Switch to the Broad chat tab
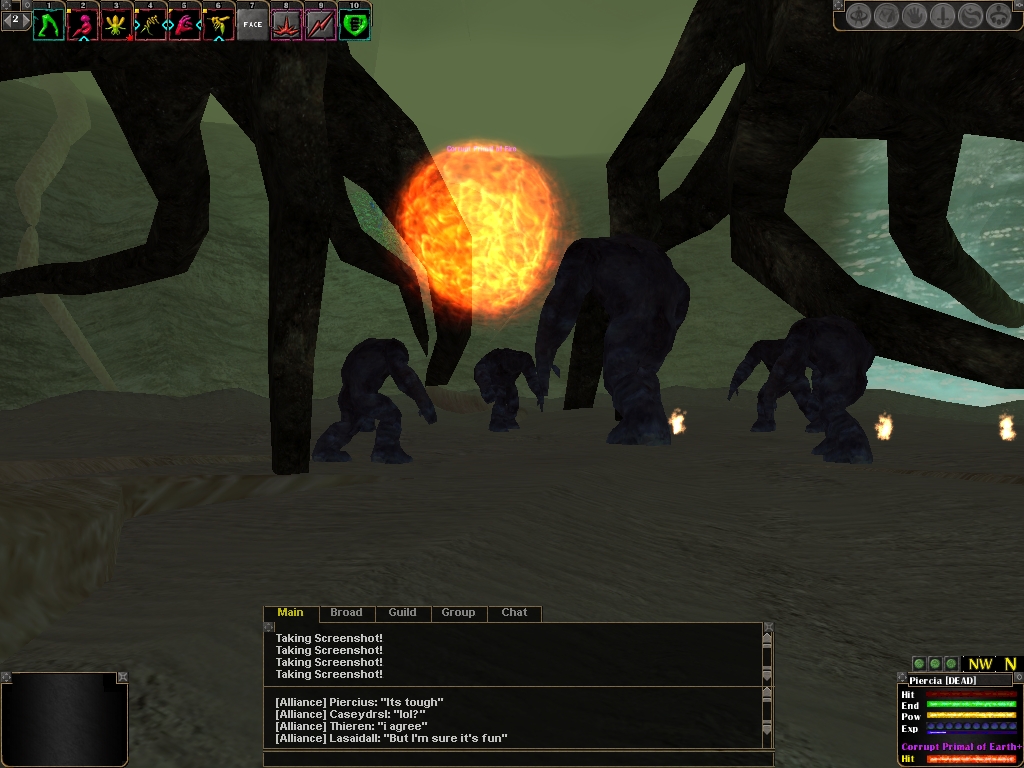The width and height of the screenshot is (1024, 768). [346, 613]
